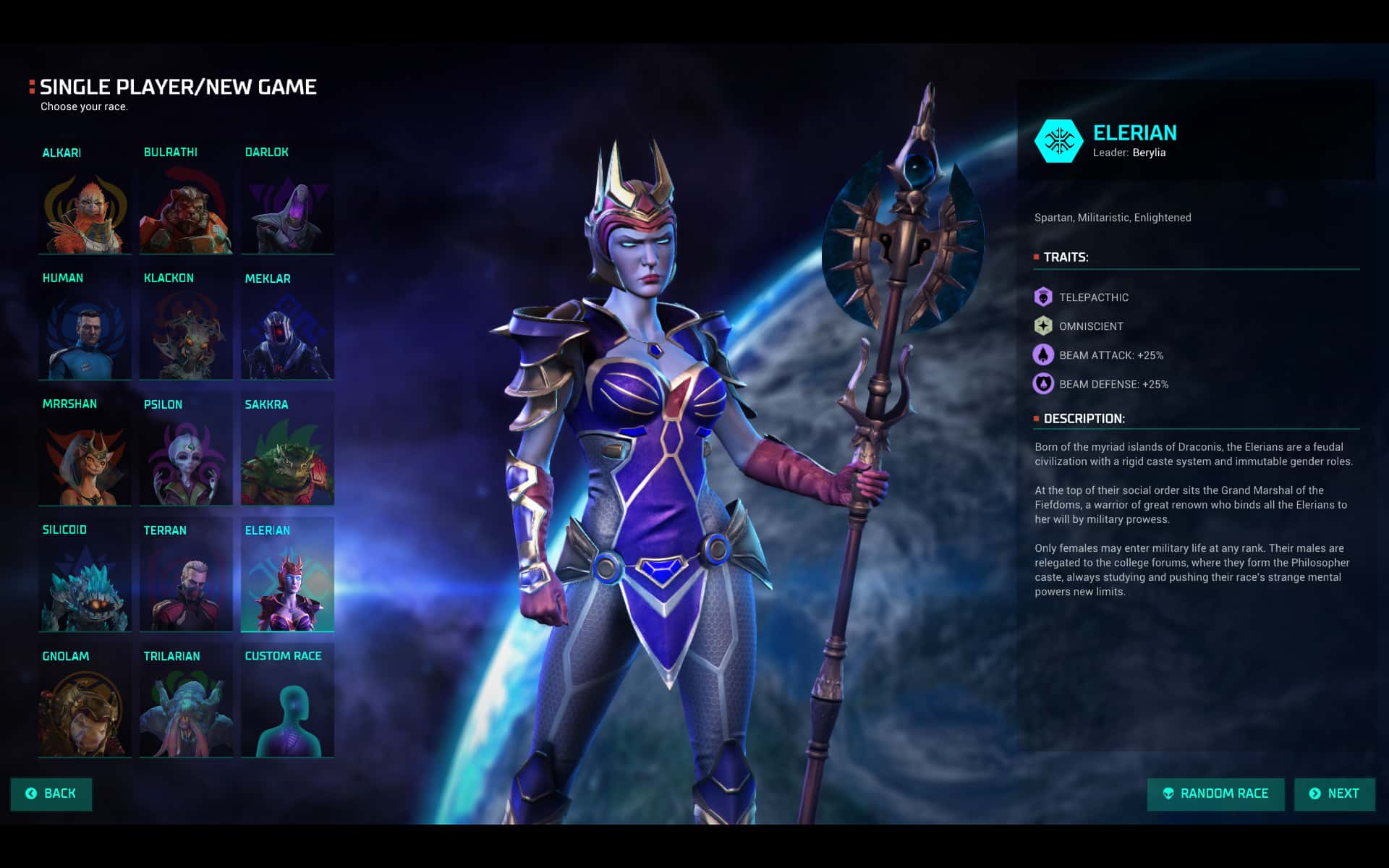Click the Omniscient trait icon
This screenshot has height=868, width=1389.
[x=1042, y=326]
